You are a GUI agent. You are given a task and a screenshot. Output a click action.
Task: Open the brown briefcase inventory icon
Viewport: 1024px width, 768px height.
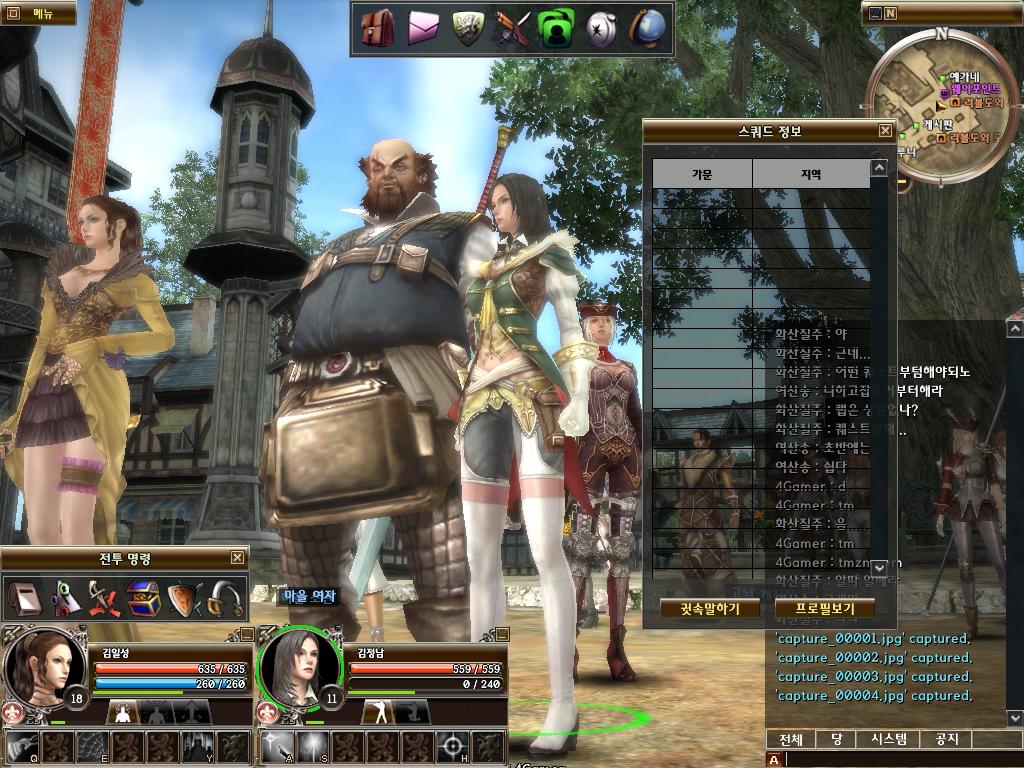[377, 29]
